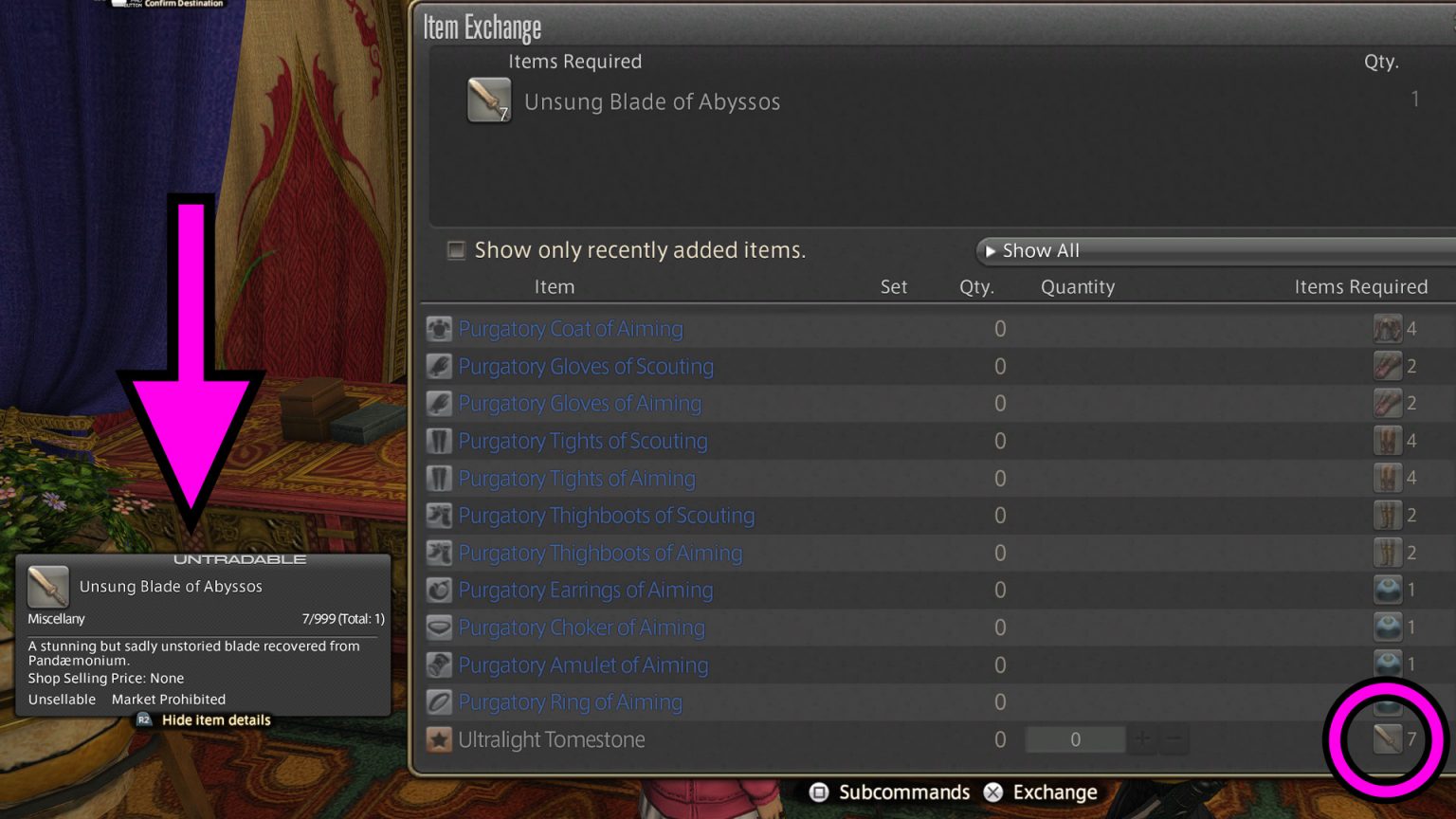Image resolution: width=1456 pixels, height=819 pixels.
Task: Enable the Show only recently added items checkbox
Action: tap(456, 249)
